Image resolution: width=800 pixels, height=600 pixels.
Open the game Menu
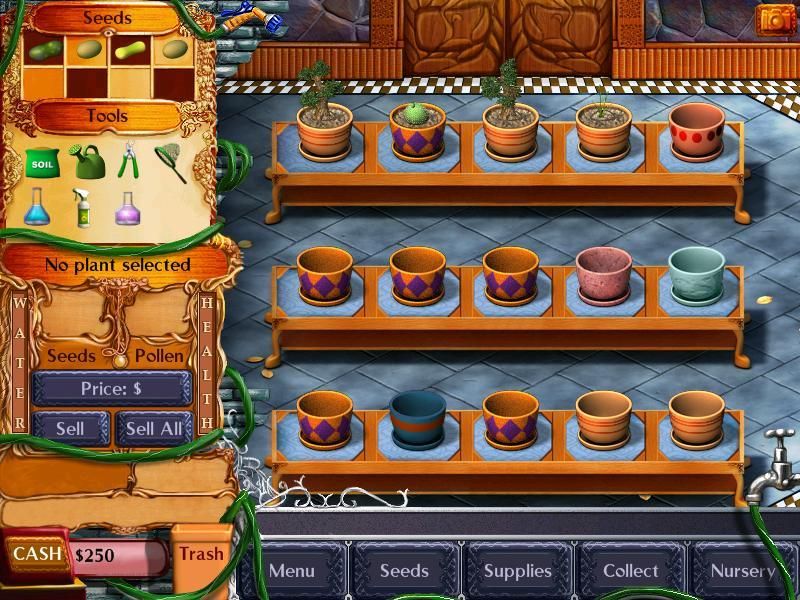[x=292, y=571]
